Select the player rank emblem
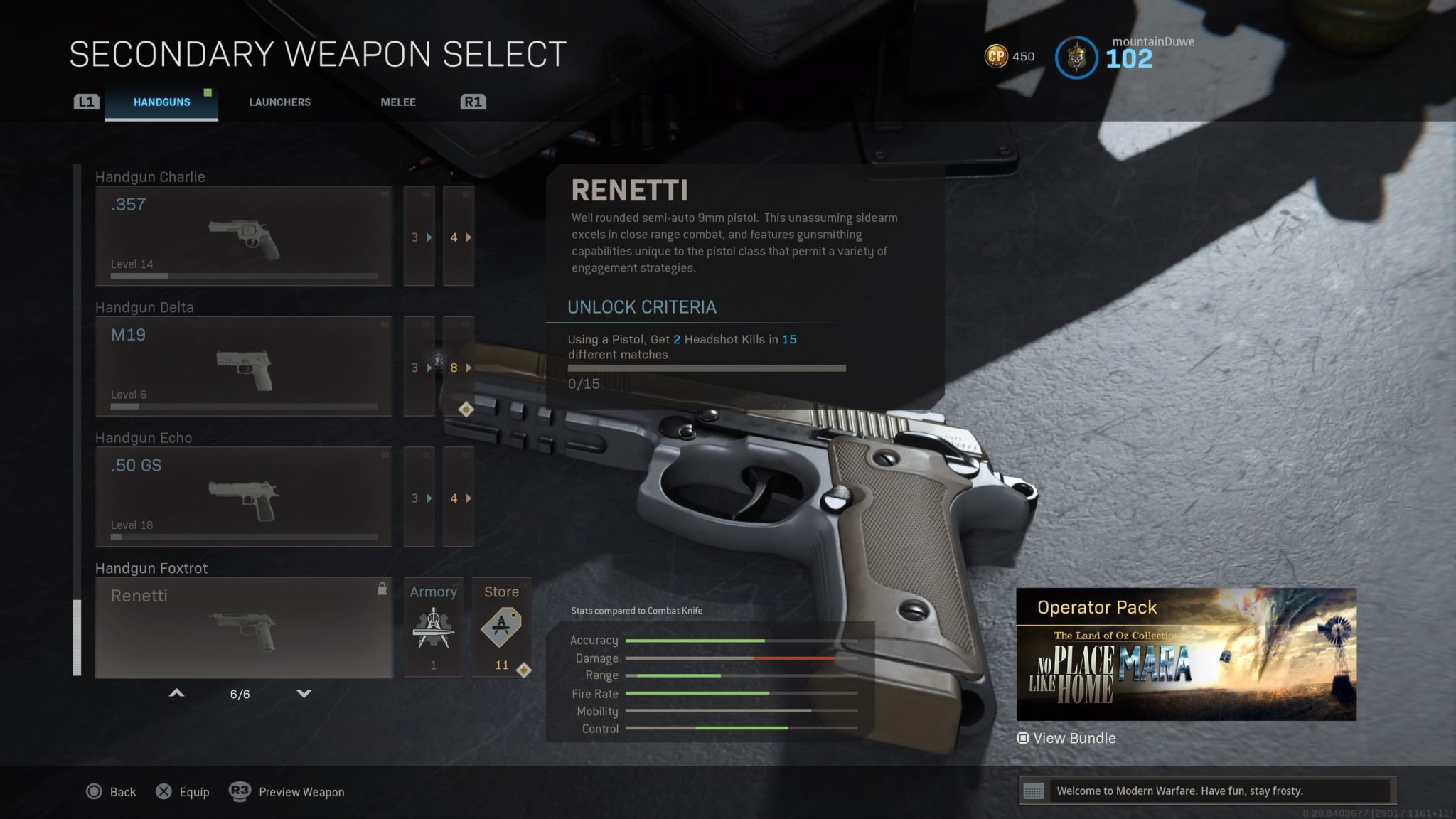 [1076, 58]
